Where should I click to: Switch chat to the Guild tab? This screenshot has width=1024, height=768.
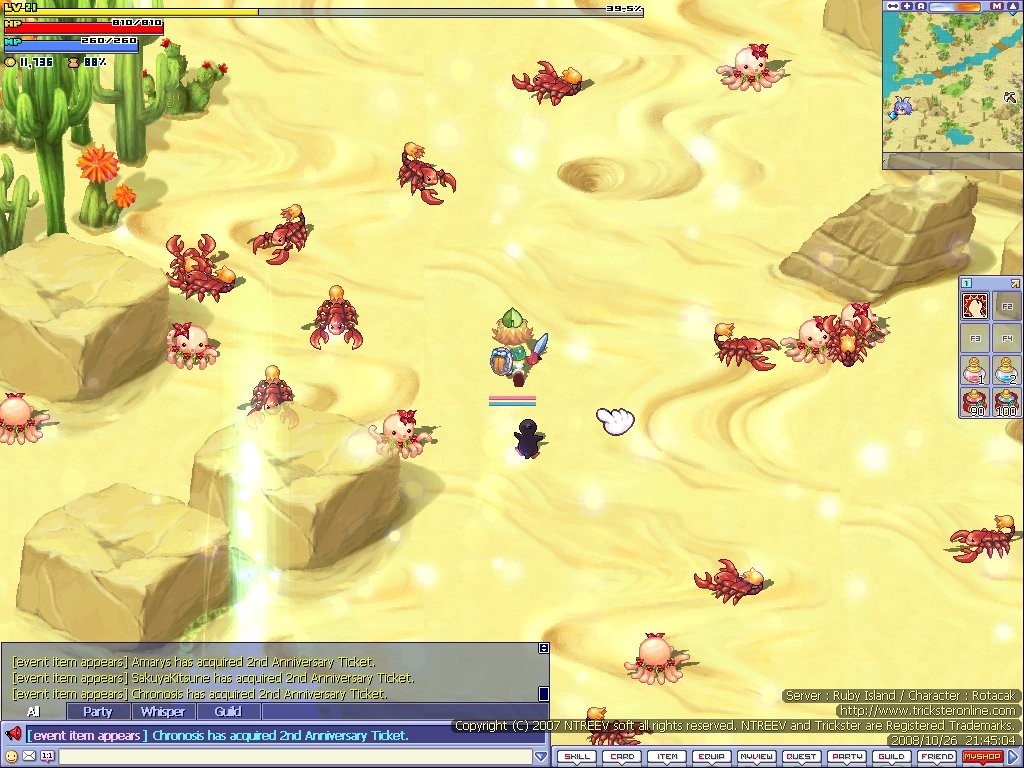tap(228, 712)
